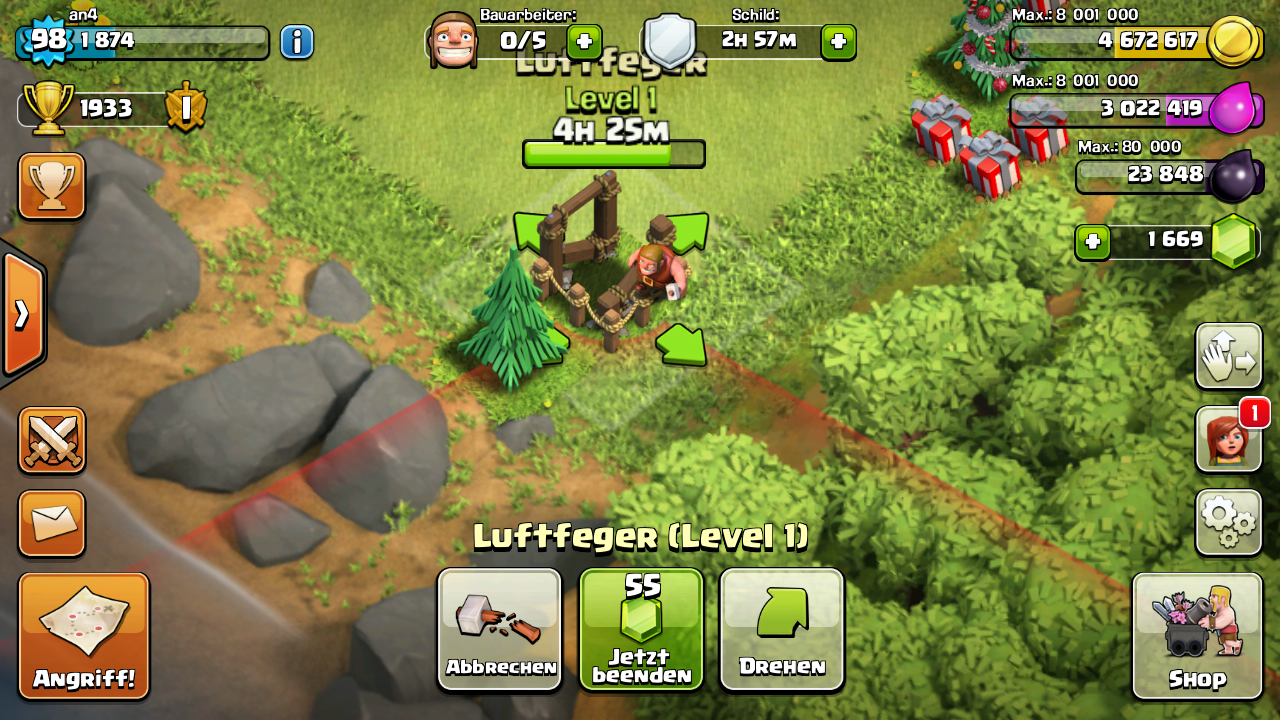The image size is (1280, 720).
Task: Start an attack with Angriff!
Action: point(84,636)
